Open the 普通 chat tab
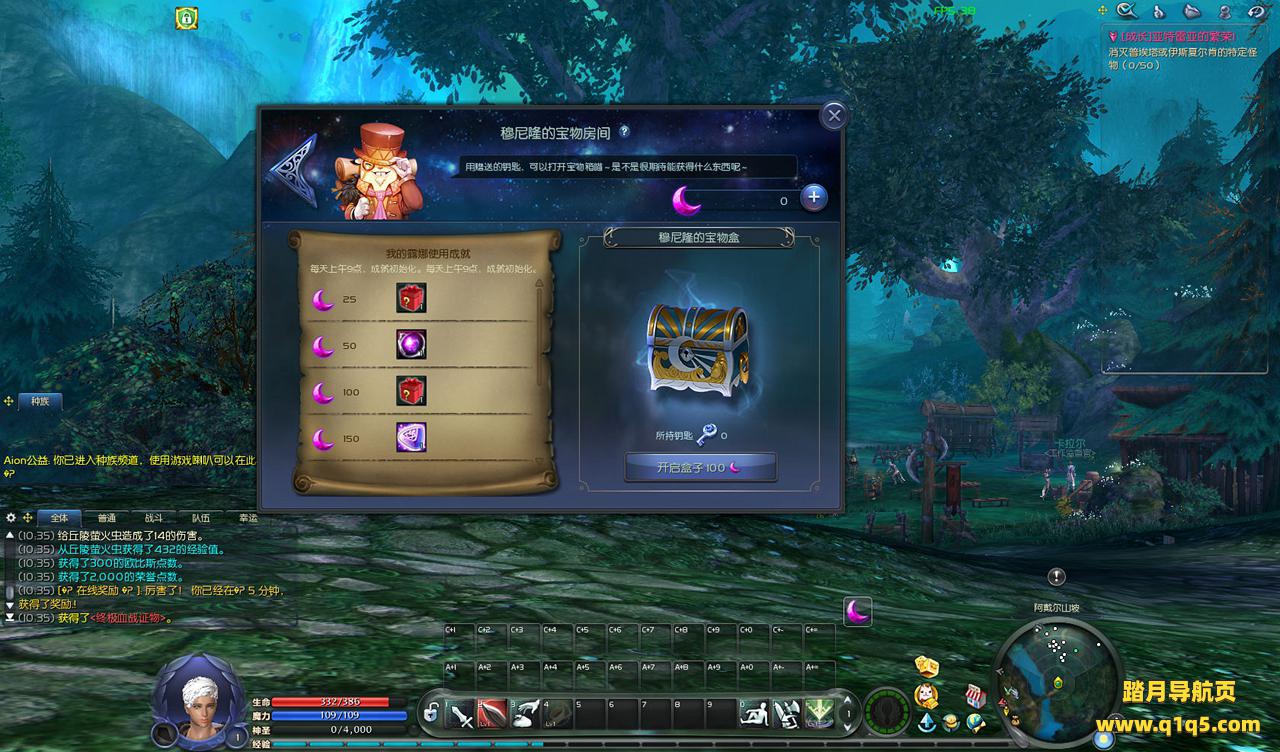Image resolution: width=1280 pixels, height=752 pixels. [106, 518]
